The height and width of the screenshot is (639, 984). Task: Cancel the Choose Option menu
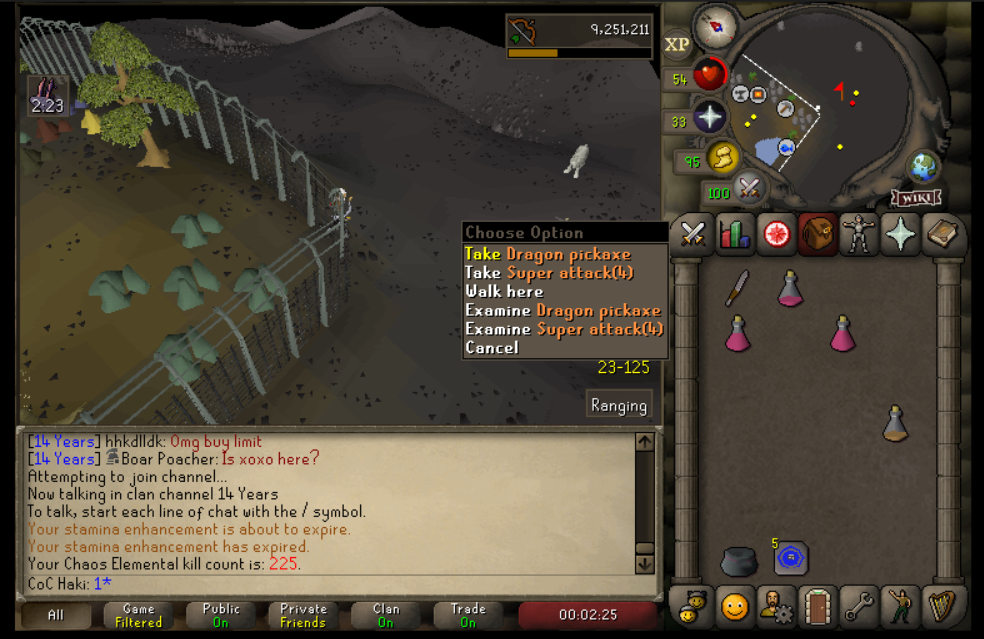pyautogui.click(x=491, y=348)
